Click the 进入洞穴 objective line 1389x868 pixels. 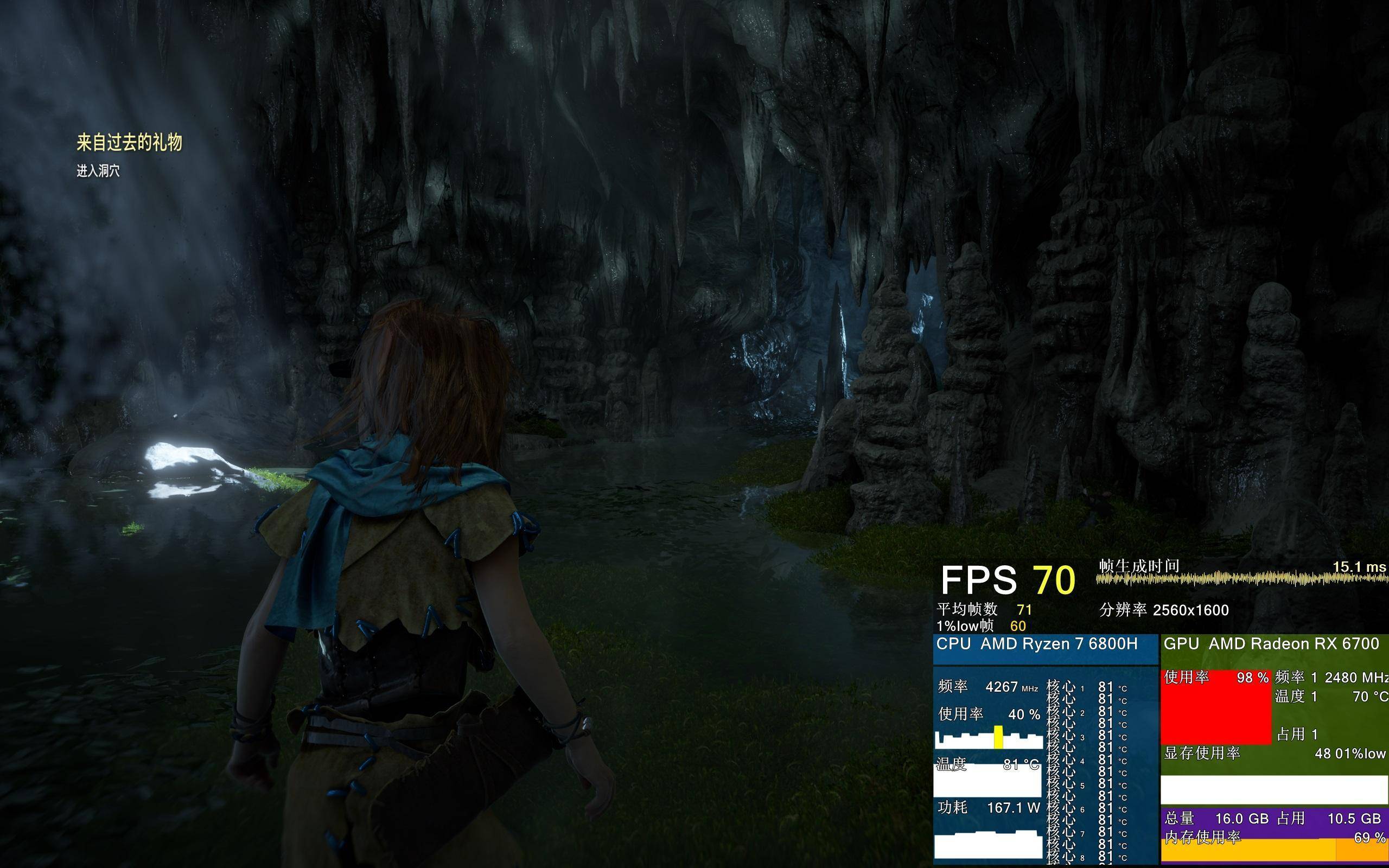tap(98, 171)
